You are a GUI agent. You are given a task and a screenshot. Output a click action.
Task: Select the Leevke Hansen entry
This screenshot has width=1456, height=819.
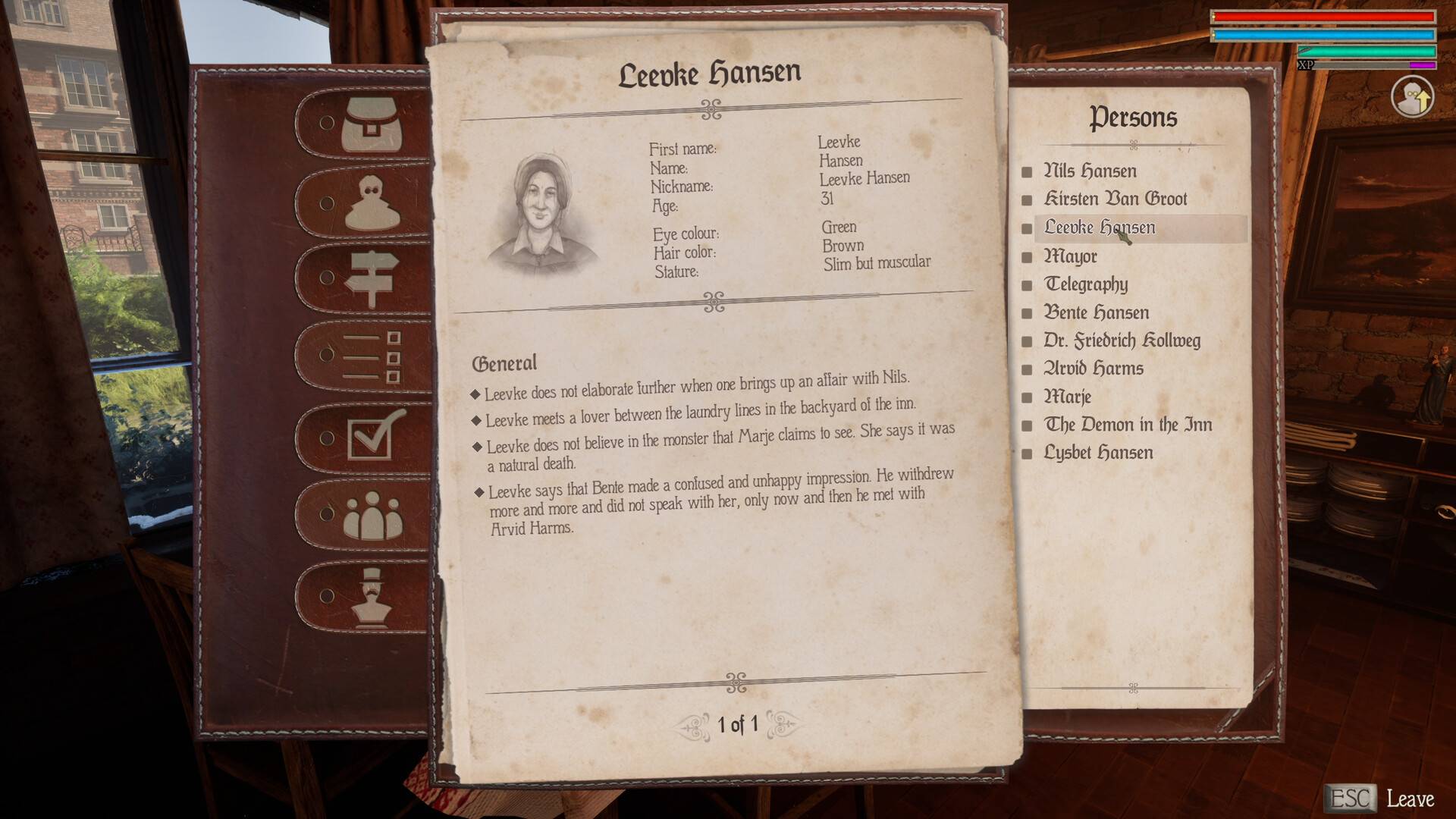[x=1099, y=227]
